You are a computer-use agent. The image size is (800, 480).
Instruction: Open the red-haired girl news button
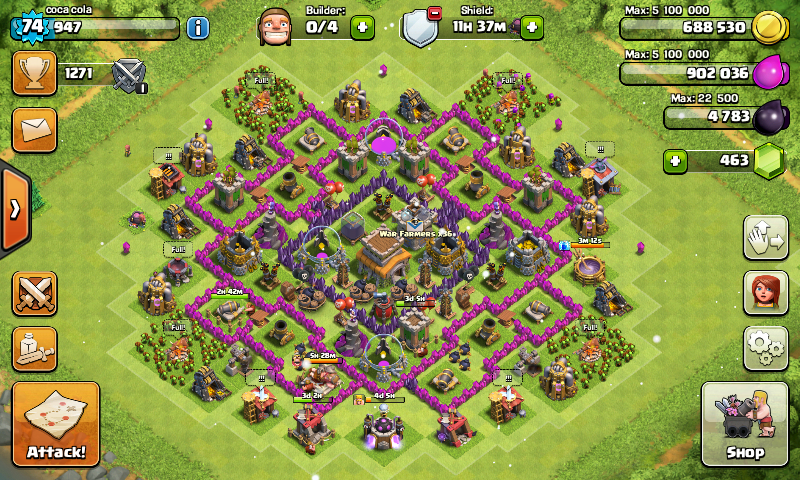[x=764, y=292]
